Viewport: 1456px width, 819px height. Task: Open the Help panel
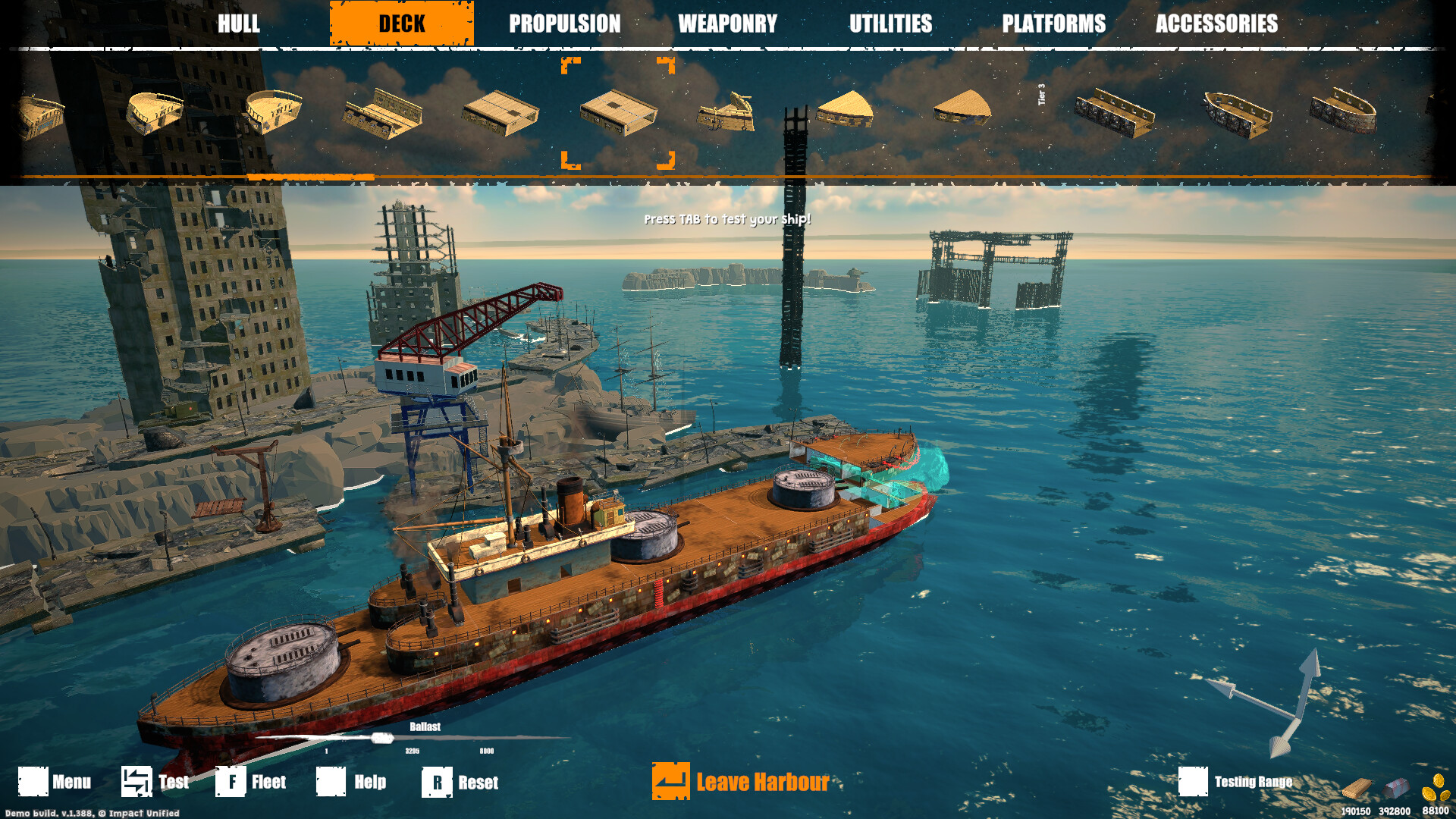(x=351, y=782)
